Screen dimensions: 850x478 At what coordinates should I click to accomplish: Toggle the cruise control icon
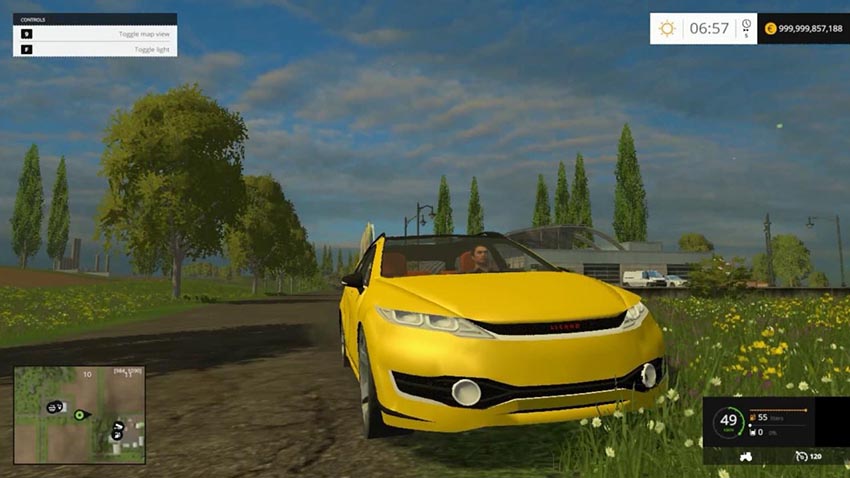point(802,456)
